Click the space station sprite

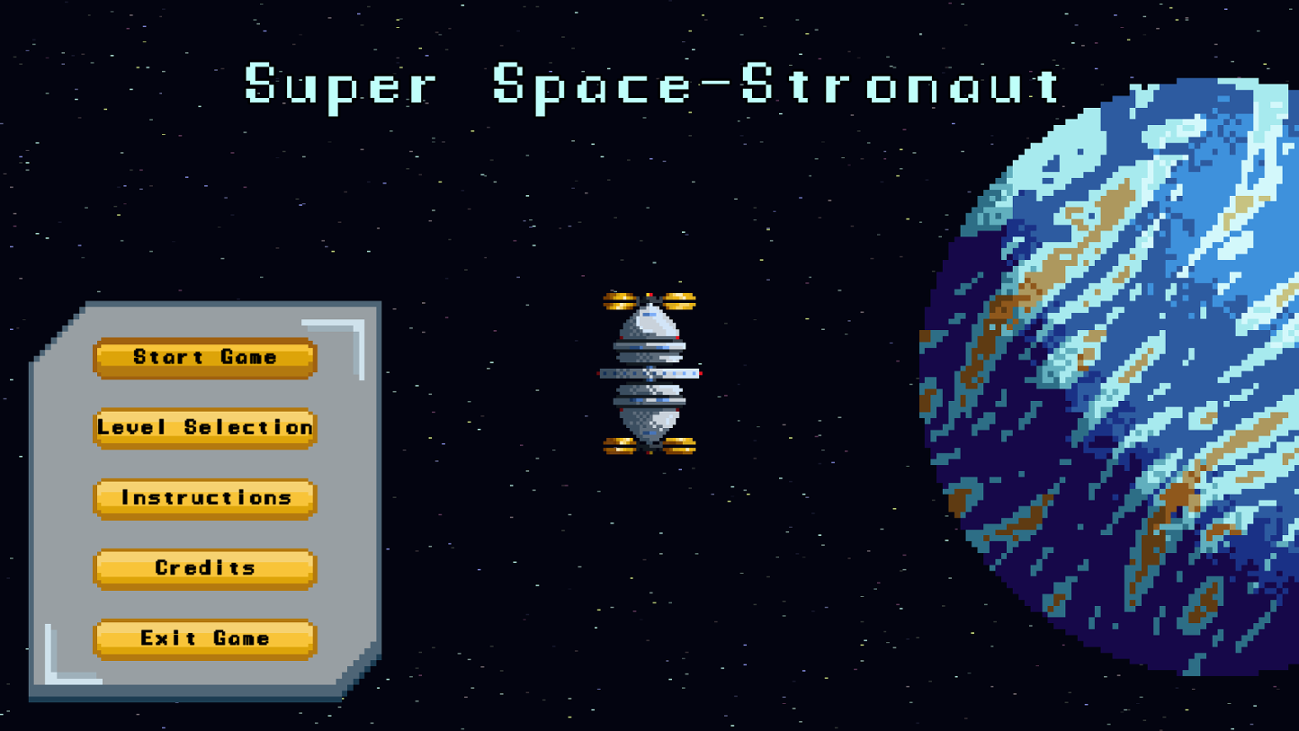650,375
